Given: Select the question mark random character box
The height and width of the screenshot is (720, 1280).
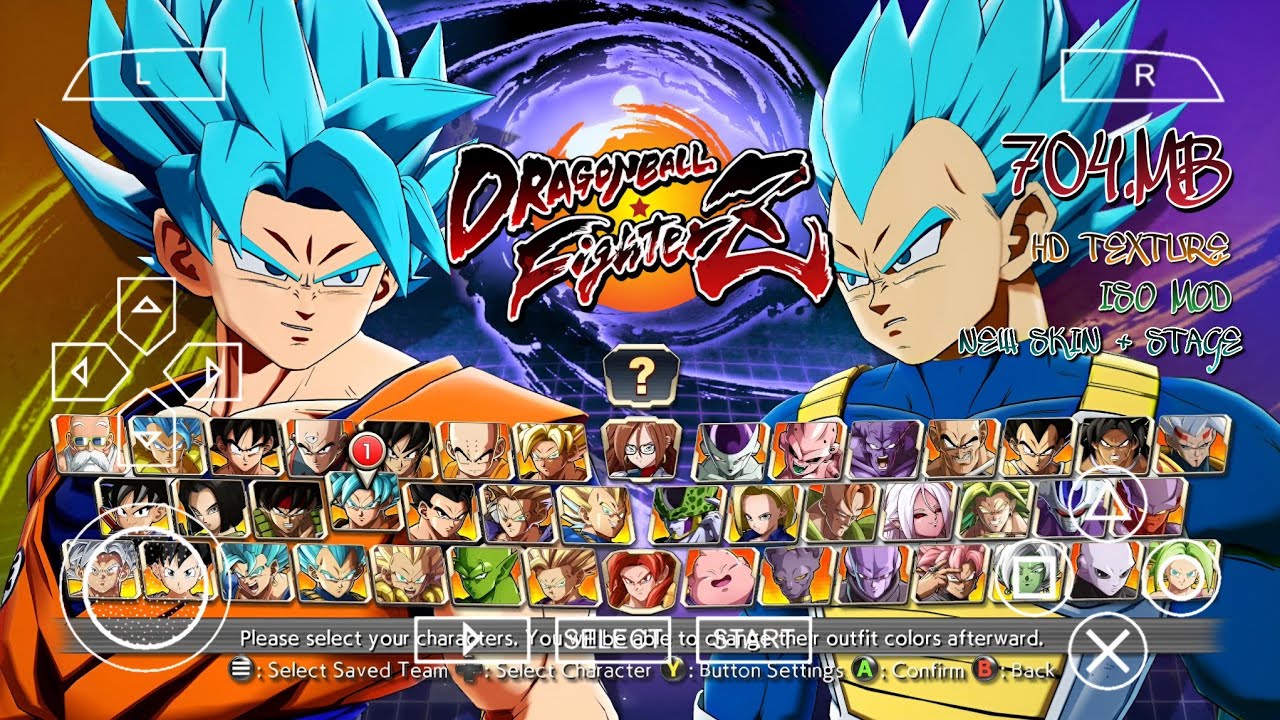Looking at the screenshot, I should pyautogui.click(x=641, y=376).
